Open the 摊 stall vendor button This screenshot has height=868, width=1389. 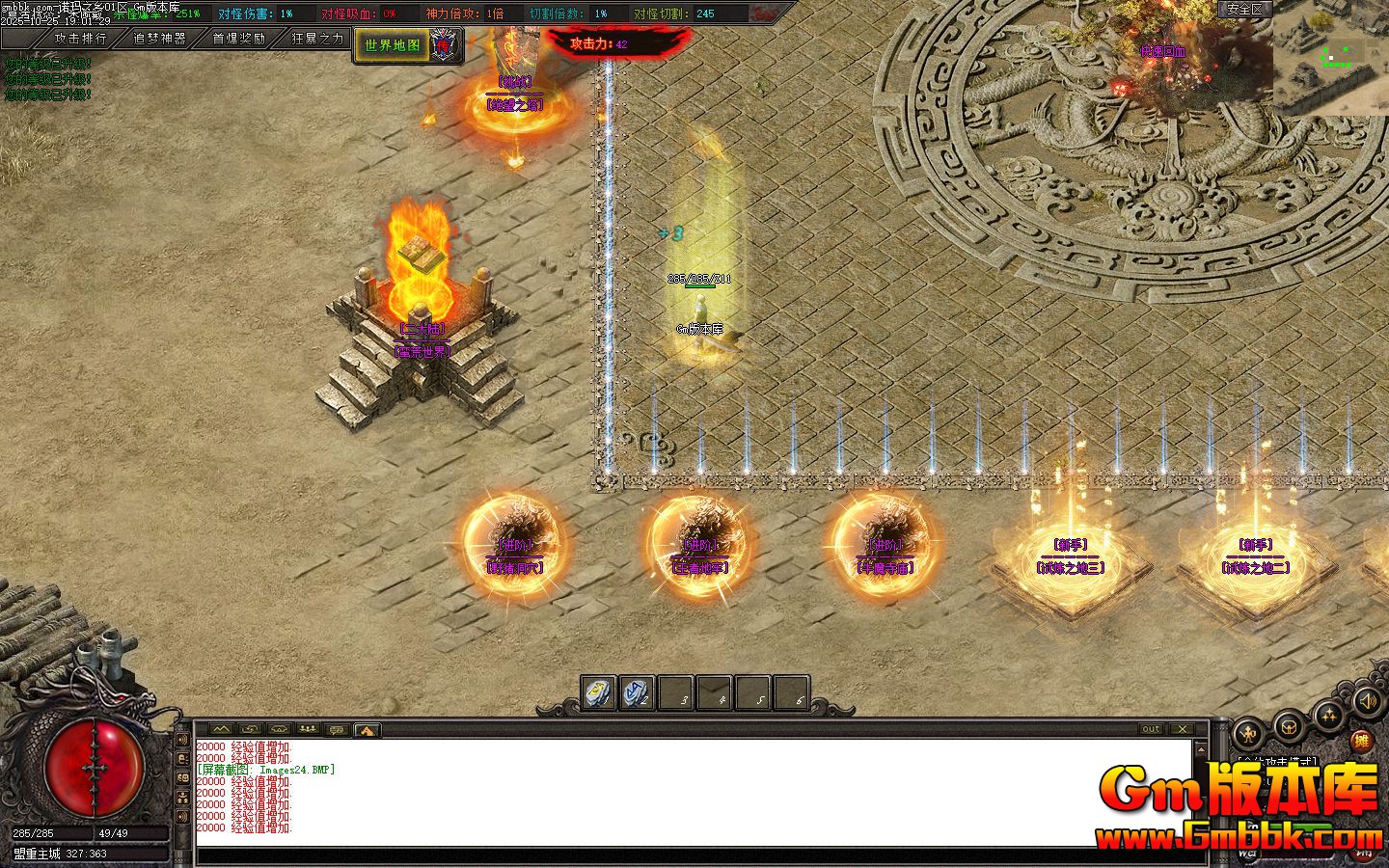pos(1361,742)
